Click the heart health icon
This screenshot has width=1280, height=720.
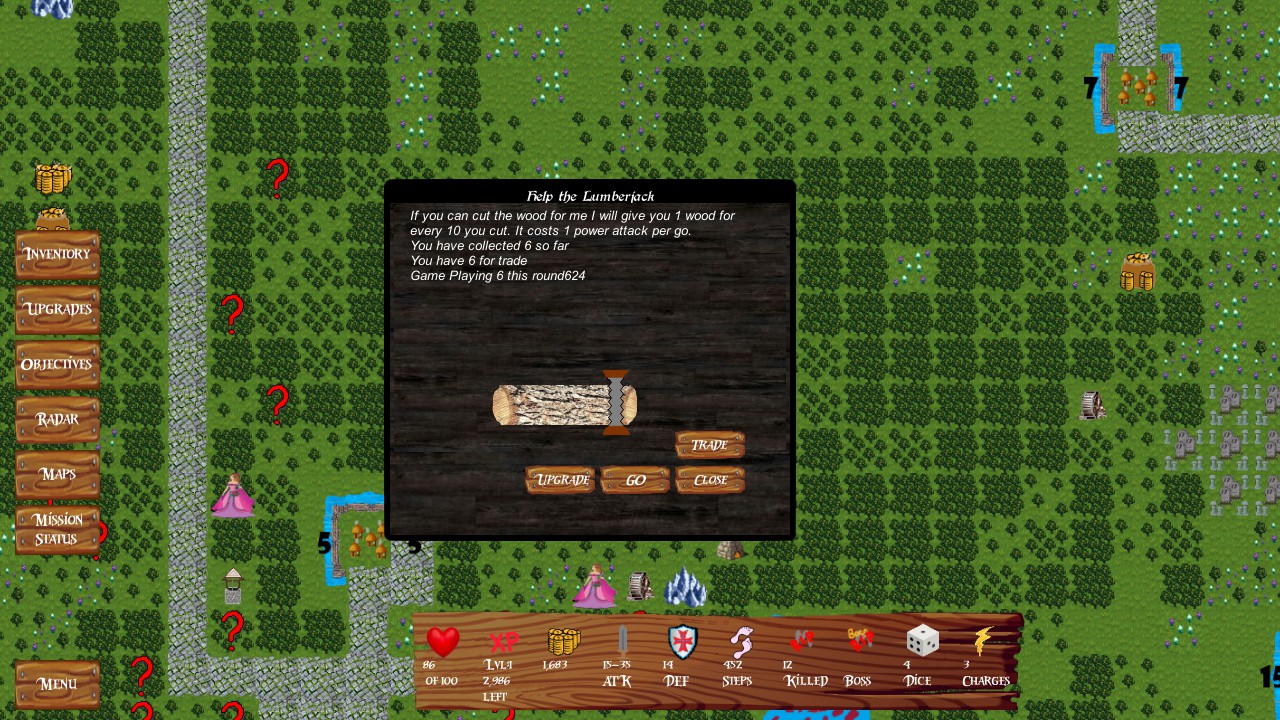[x=442, y=642]
